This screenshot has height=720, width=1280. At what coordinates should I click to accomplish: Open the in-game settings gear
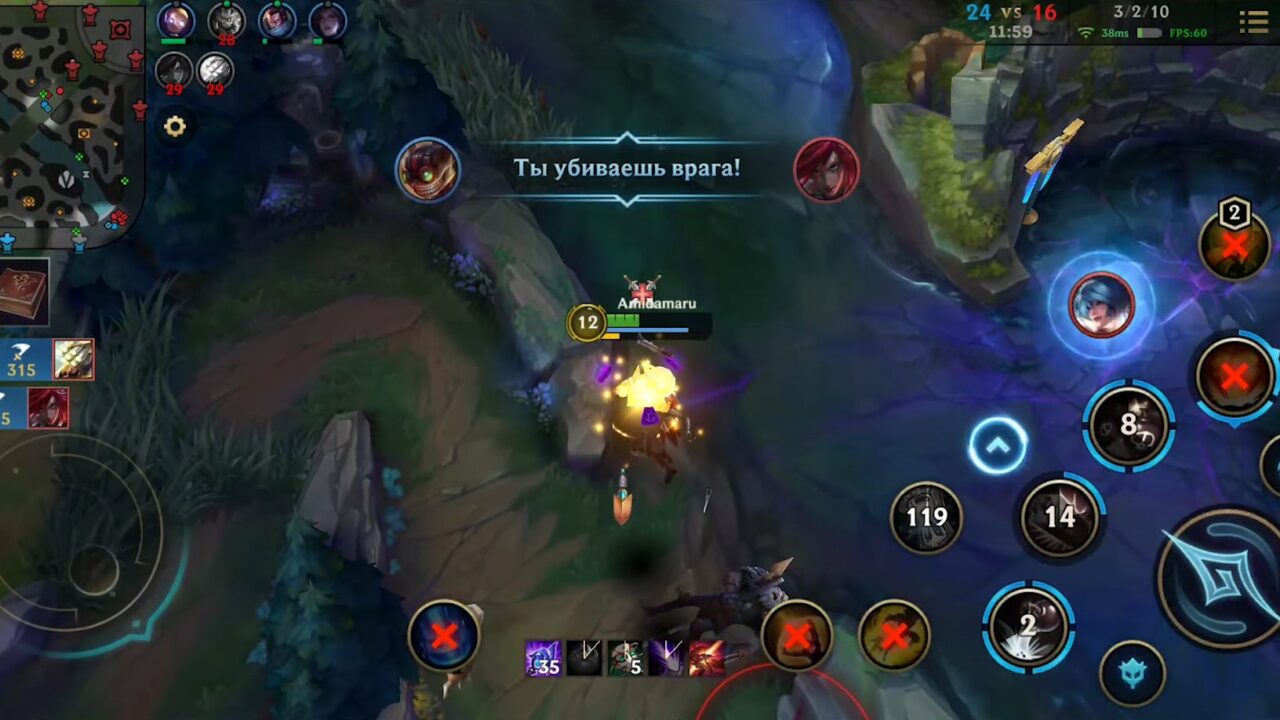coord(175,126)
